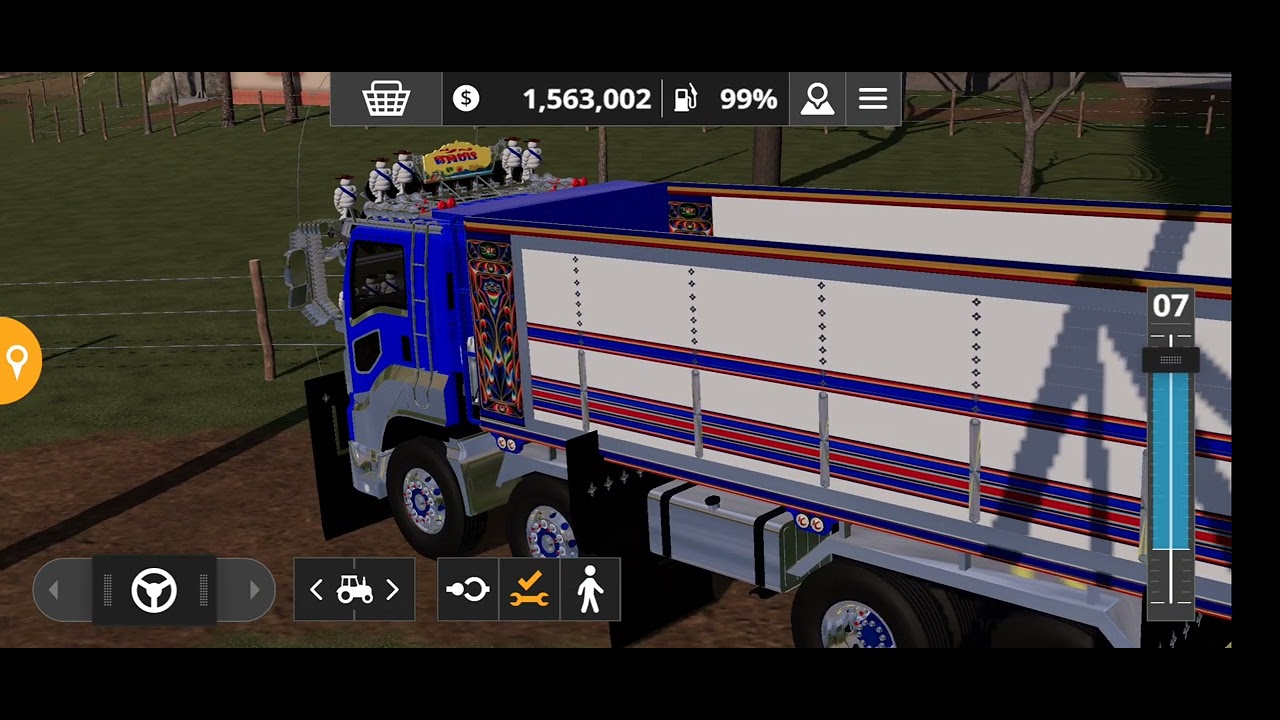Tap the orange location pin tab

point(17,361)
